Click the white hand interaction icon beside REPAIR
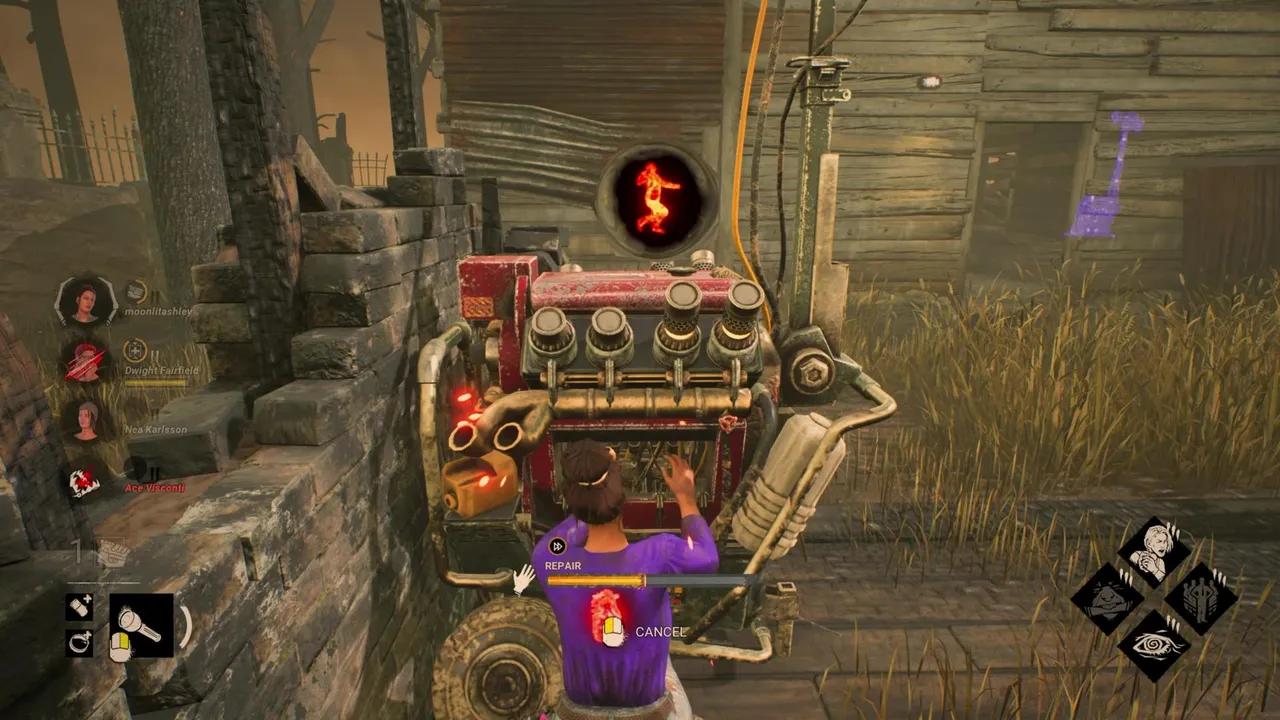 [x=523, y=579]
